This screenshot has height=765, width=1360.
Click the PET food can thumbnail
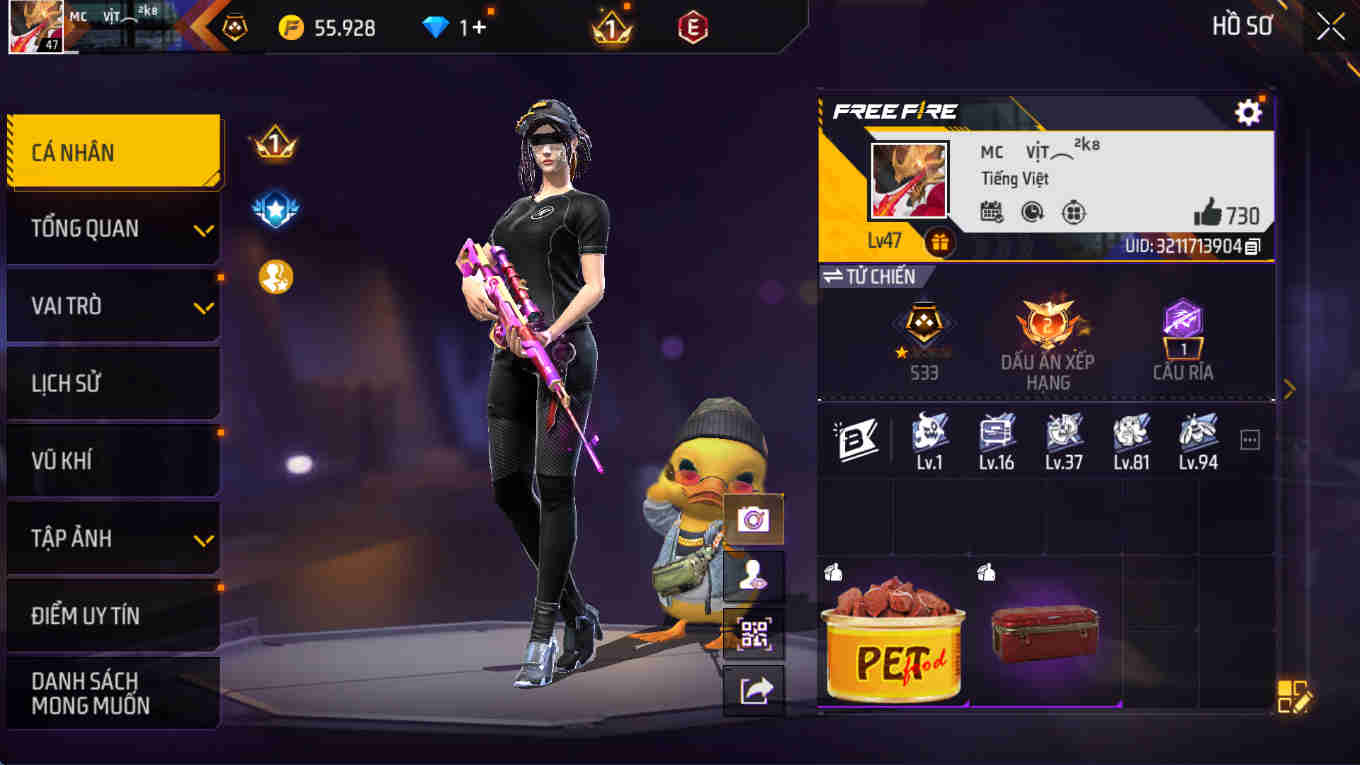[893, 640]
